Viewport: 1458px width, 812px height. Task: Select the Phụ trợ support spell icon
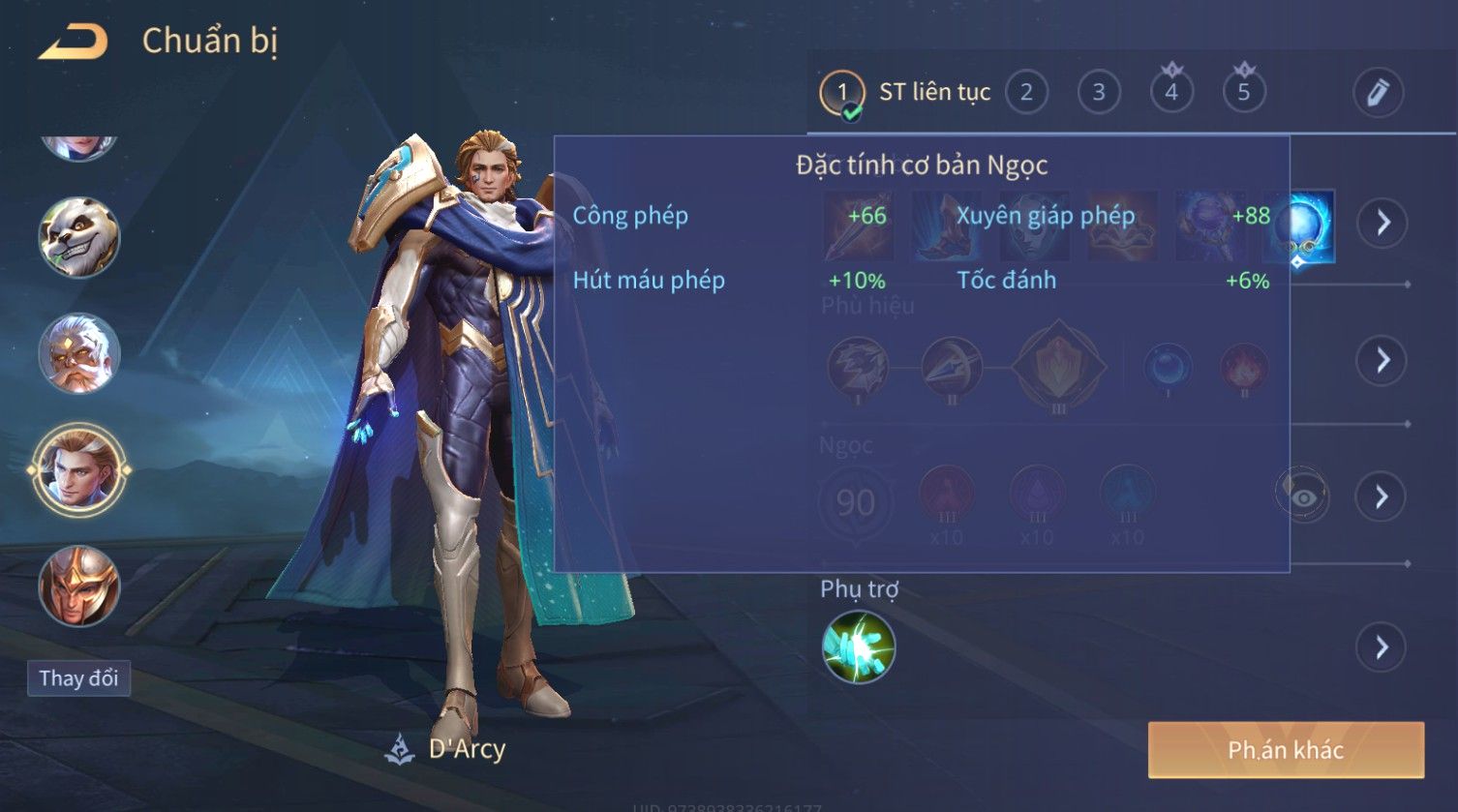pos(858,647)
